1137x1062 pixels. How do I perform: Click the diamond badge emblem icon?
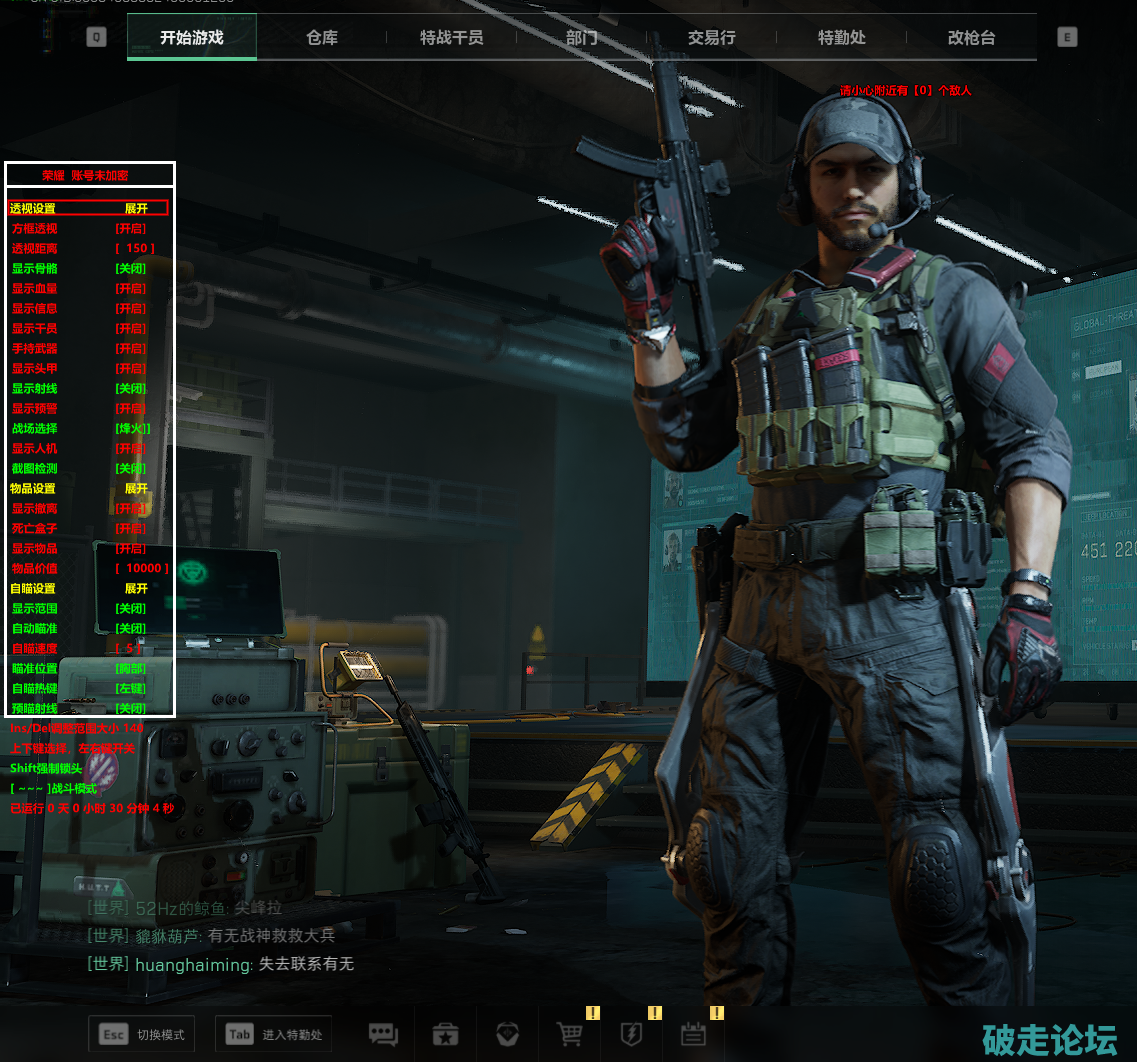[507, 1034]
